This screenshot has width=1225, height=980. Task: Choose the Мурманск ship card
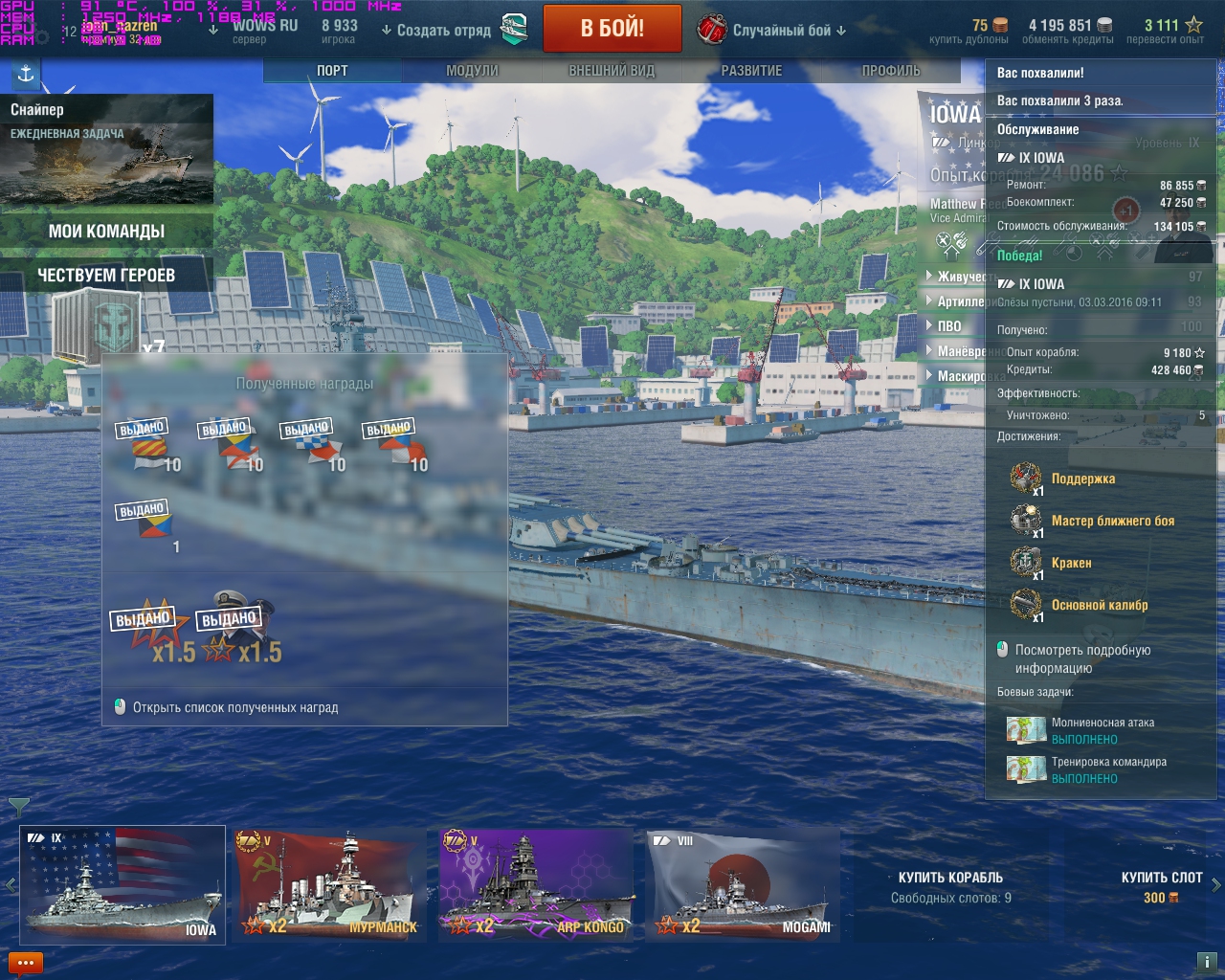(x=328, y=885)
